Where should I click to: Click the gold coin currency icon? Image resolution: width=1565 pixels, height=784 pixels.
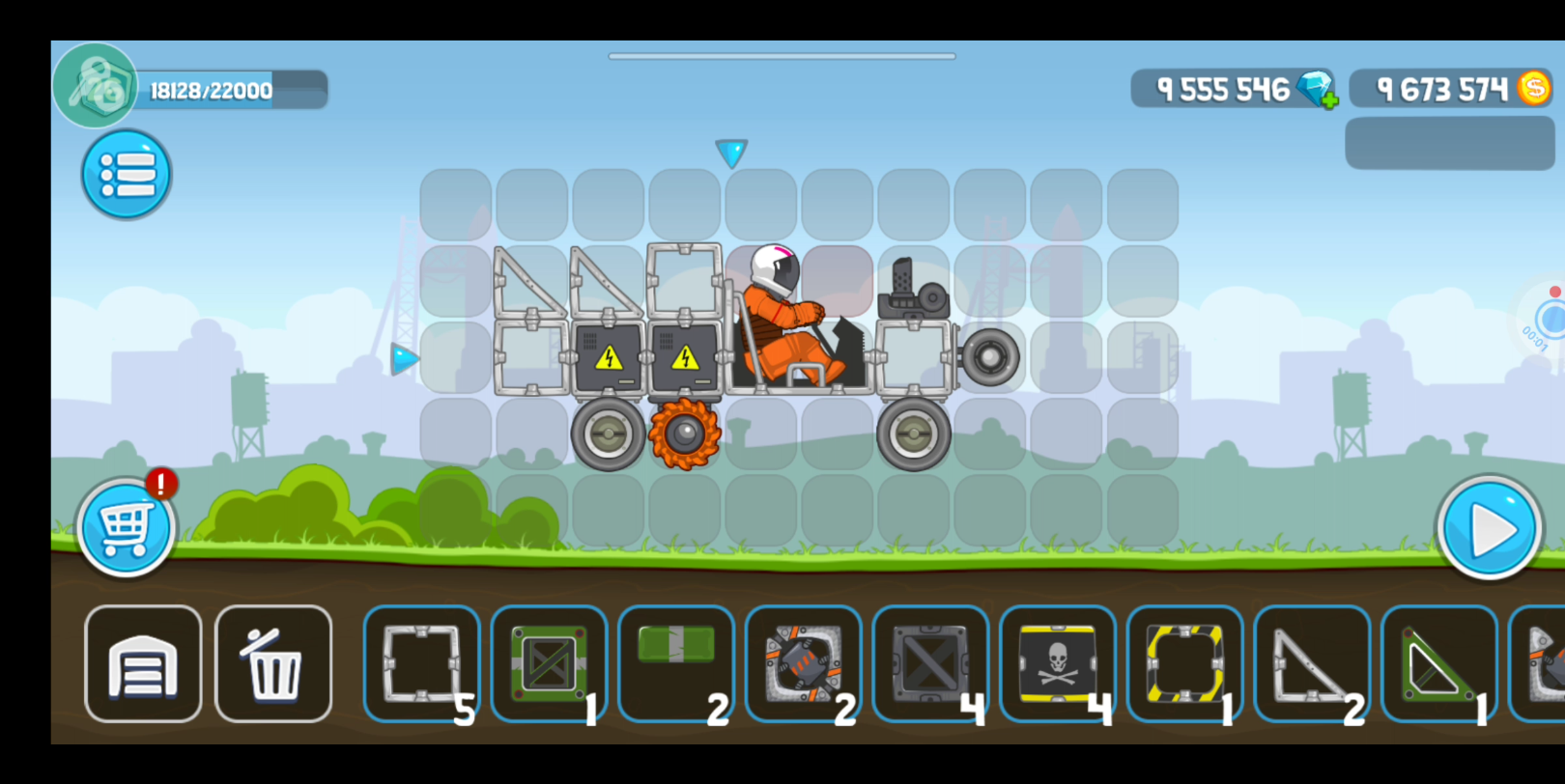point(1533,89)
